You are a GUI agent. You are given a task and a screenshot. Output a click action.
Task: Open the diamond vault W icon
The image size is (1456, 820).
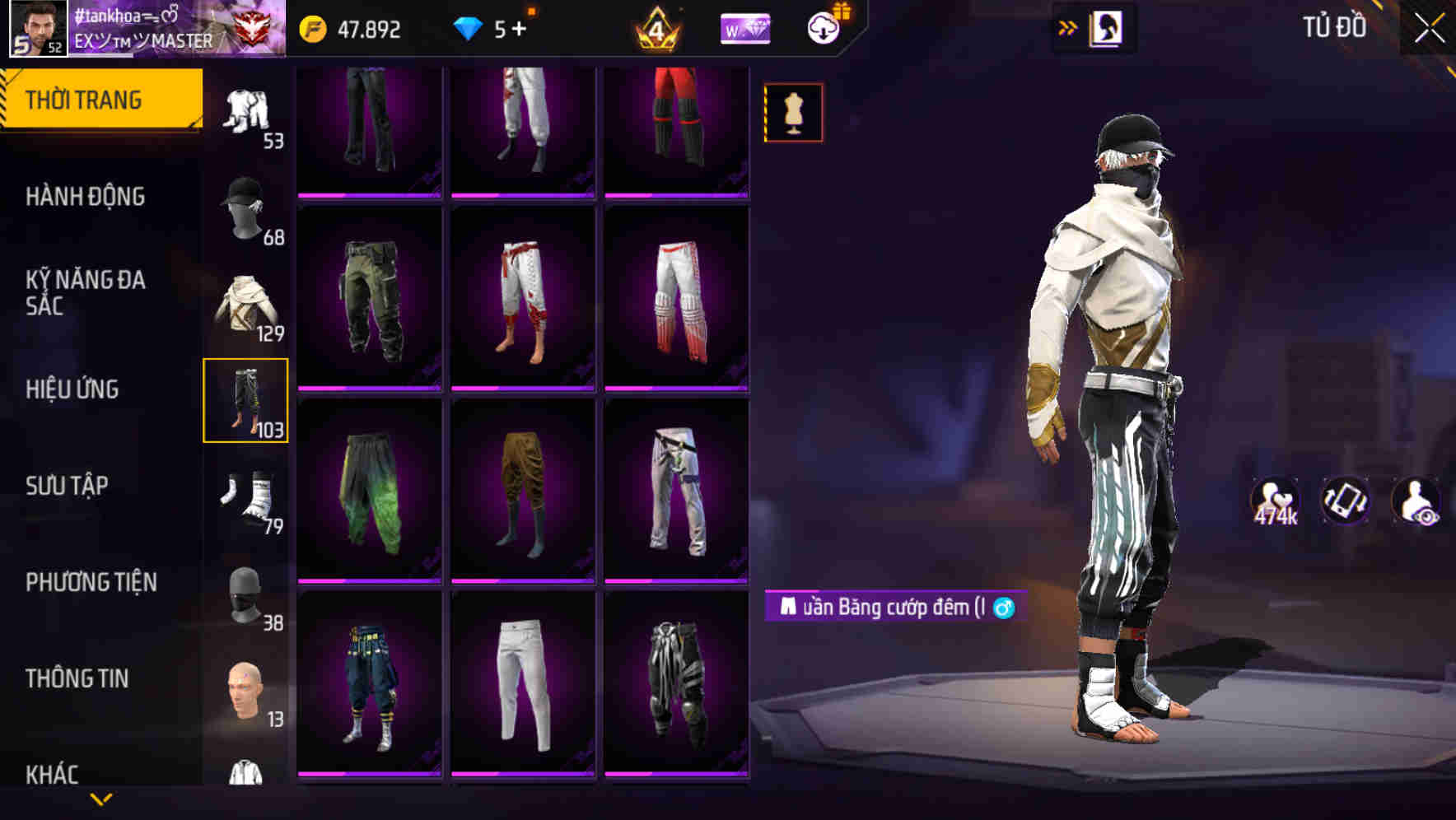click(744, 26)
